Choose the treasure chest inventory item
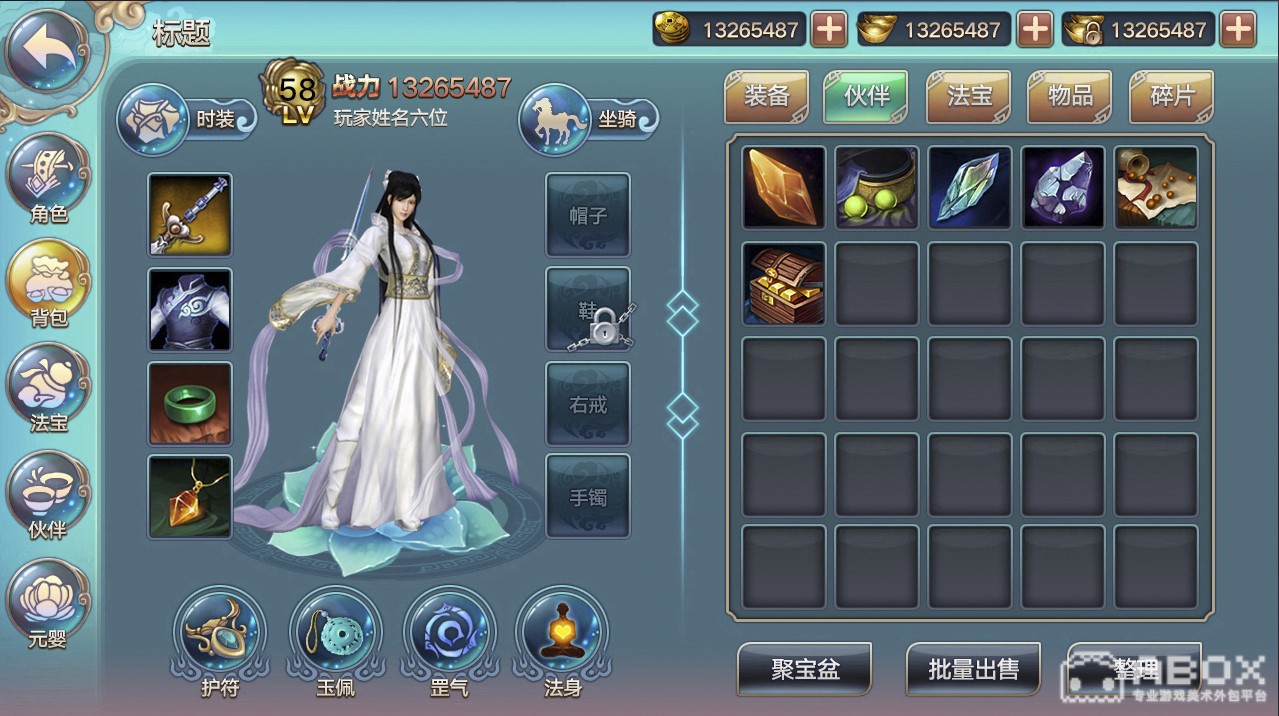This screenshot has height=716, width=1279. pos(784,283)
